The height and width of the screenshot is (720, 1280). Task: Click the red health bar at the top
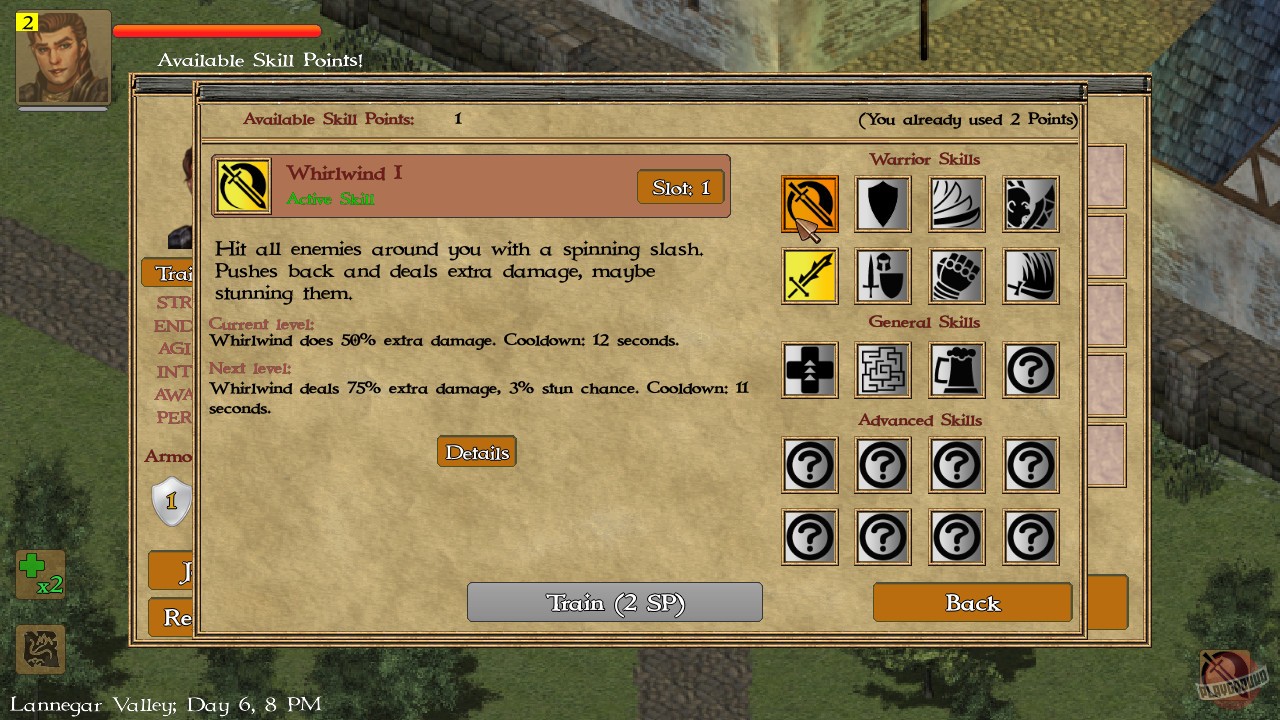pos(215,30)
